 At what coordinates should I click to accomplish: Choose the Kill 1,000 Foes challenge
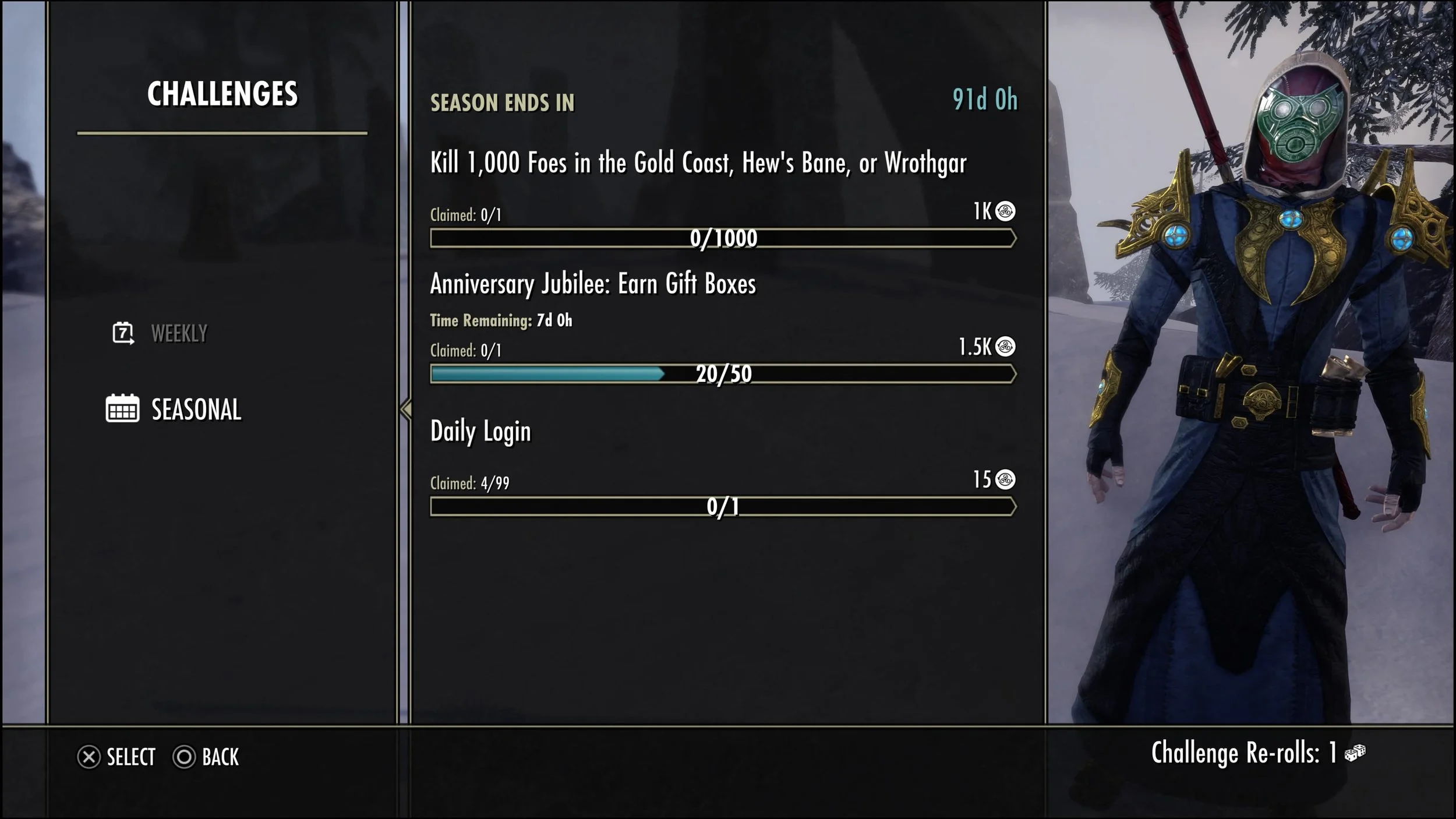[698, 163]
